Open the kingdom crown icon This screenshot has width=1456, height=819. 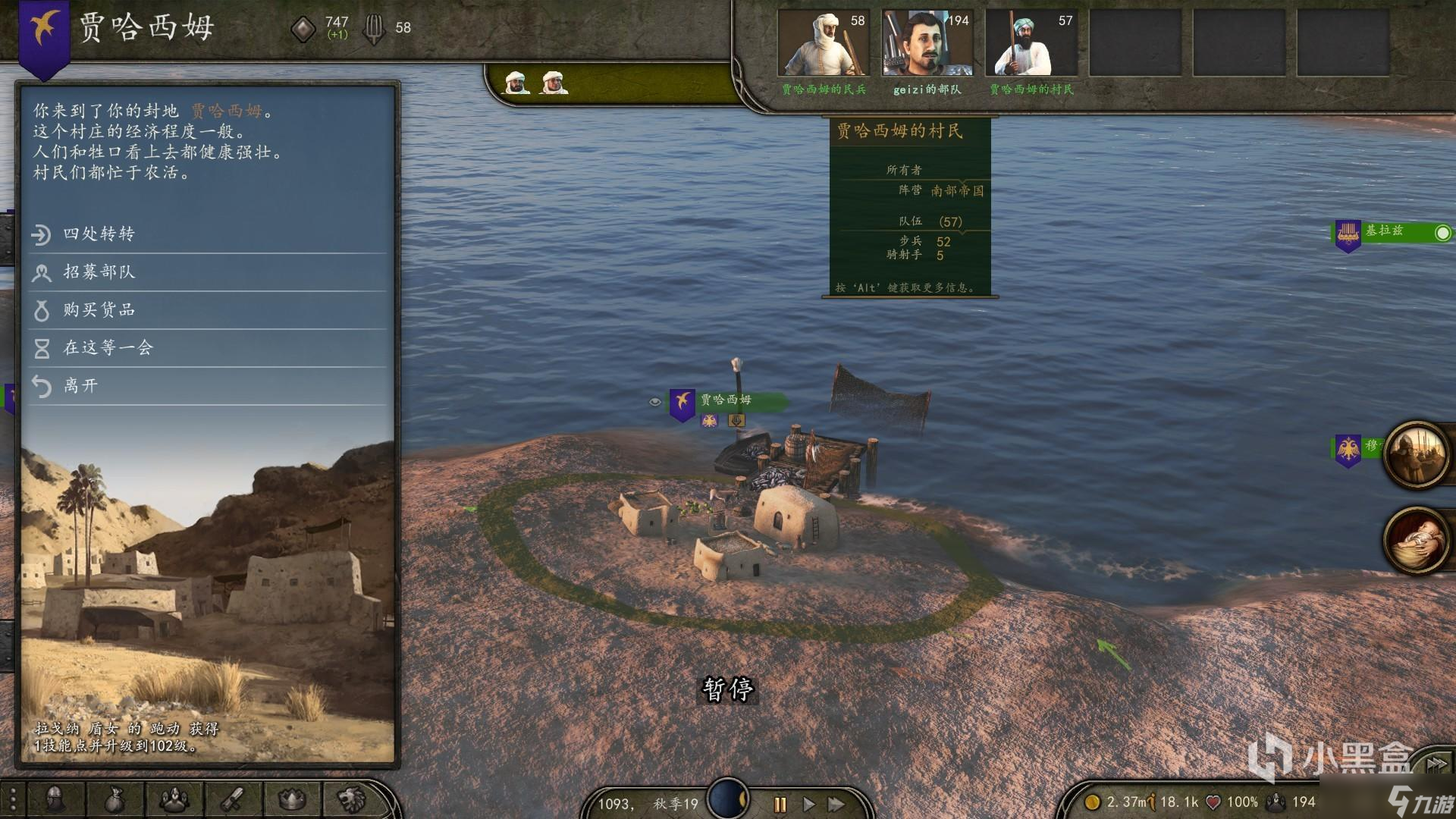[x=292, y=799]
